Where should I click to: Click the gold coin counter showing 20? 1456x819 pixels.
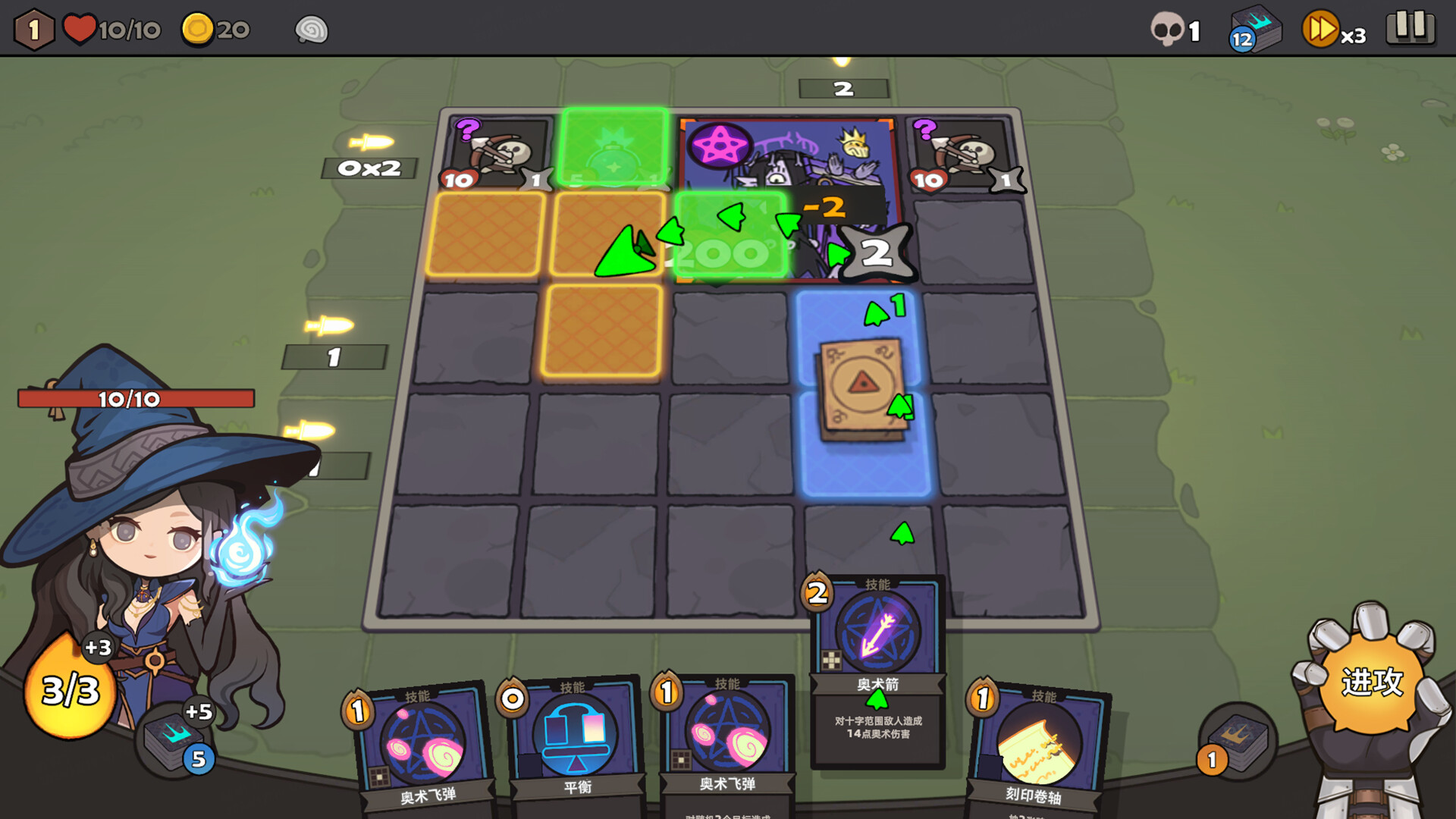215,29
